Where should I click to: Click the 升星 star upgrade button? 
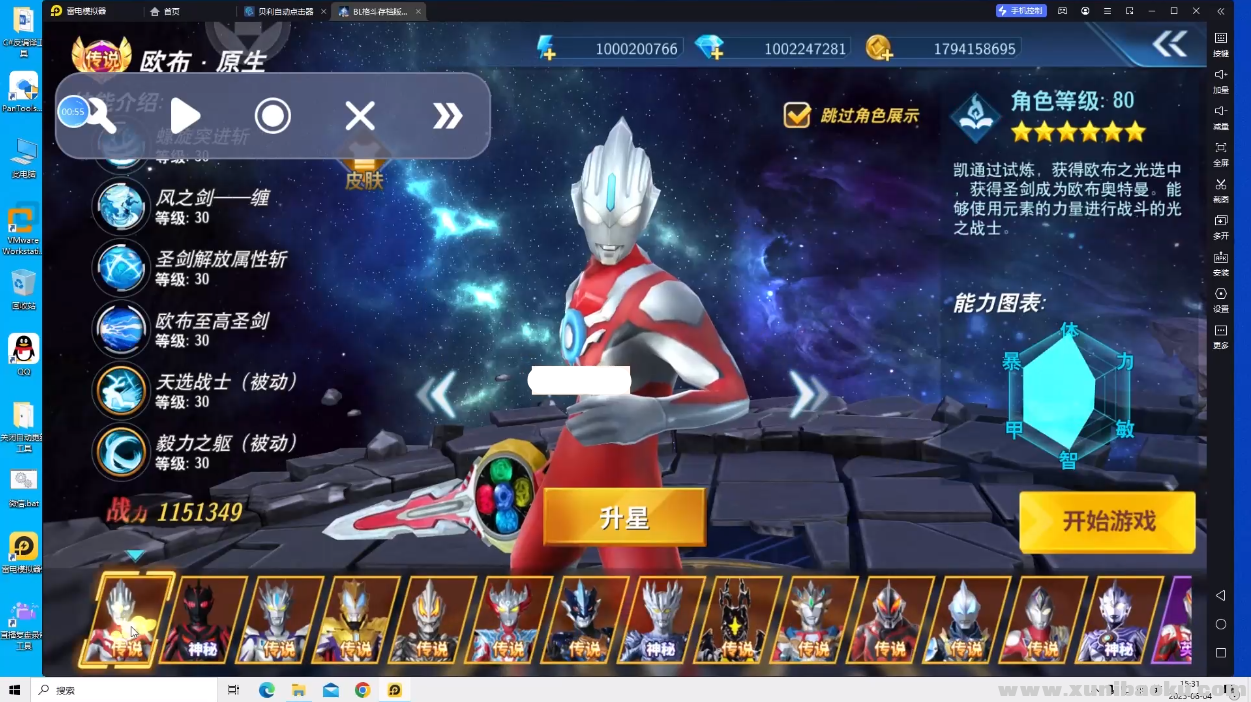[624, 517]
